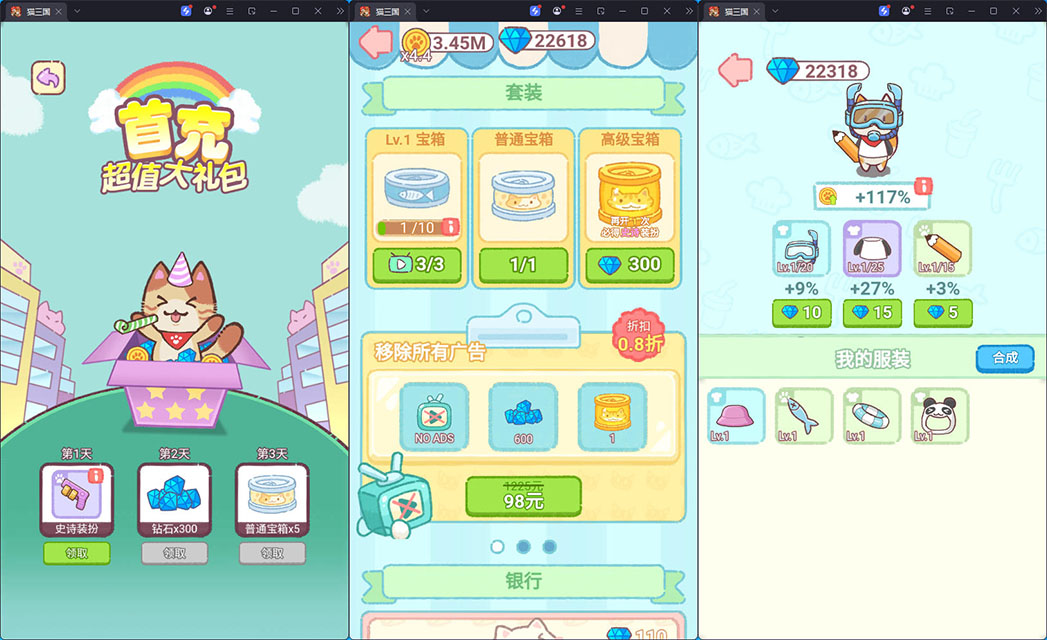
Task: Click the 领取 button under 普通宝箱x5
Action: [272, 553]
